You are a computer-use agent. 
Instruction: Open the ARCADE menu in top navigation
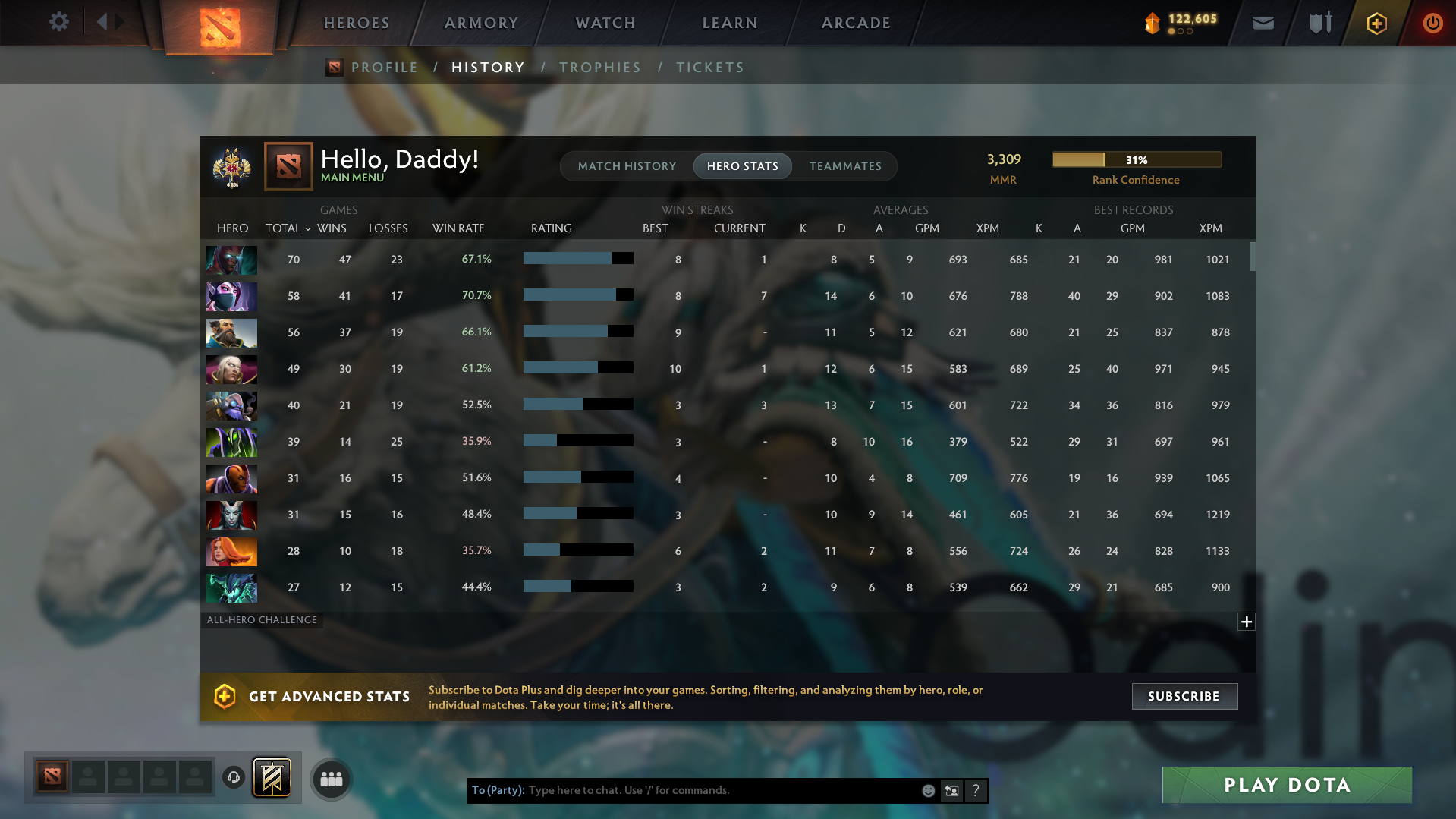pyautogui.click(x=856, y=23)
